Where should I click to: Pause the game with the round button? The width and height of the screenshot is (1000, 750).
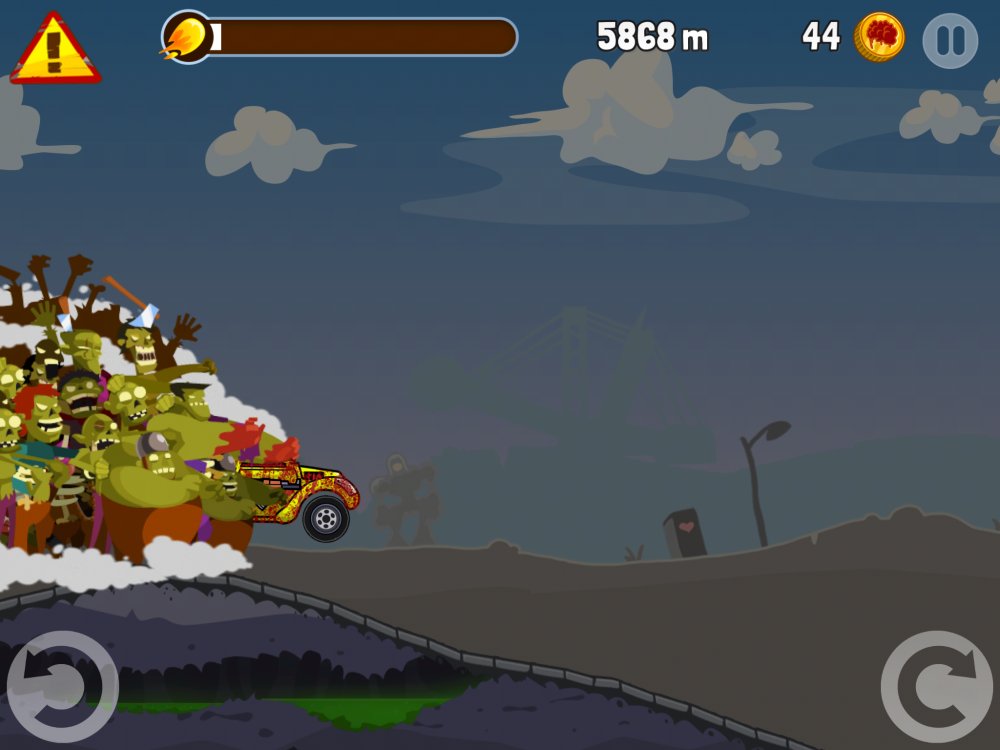[949, 40]
